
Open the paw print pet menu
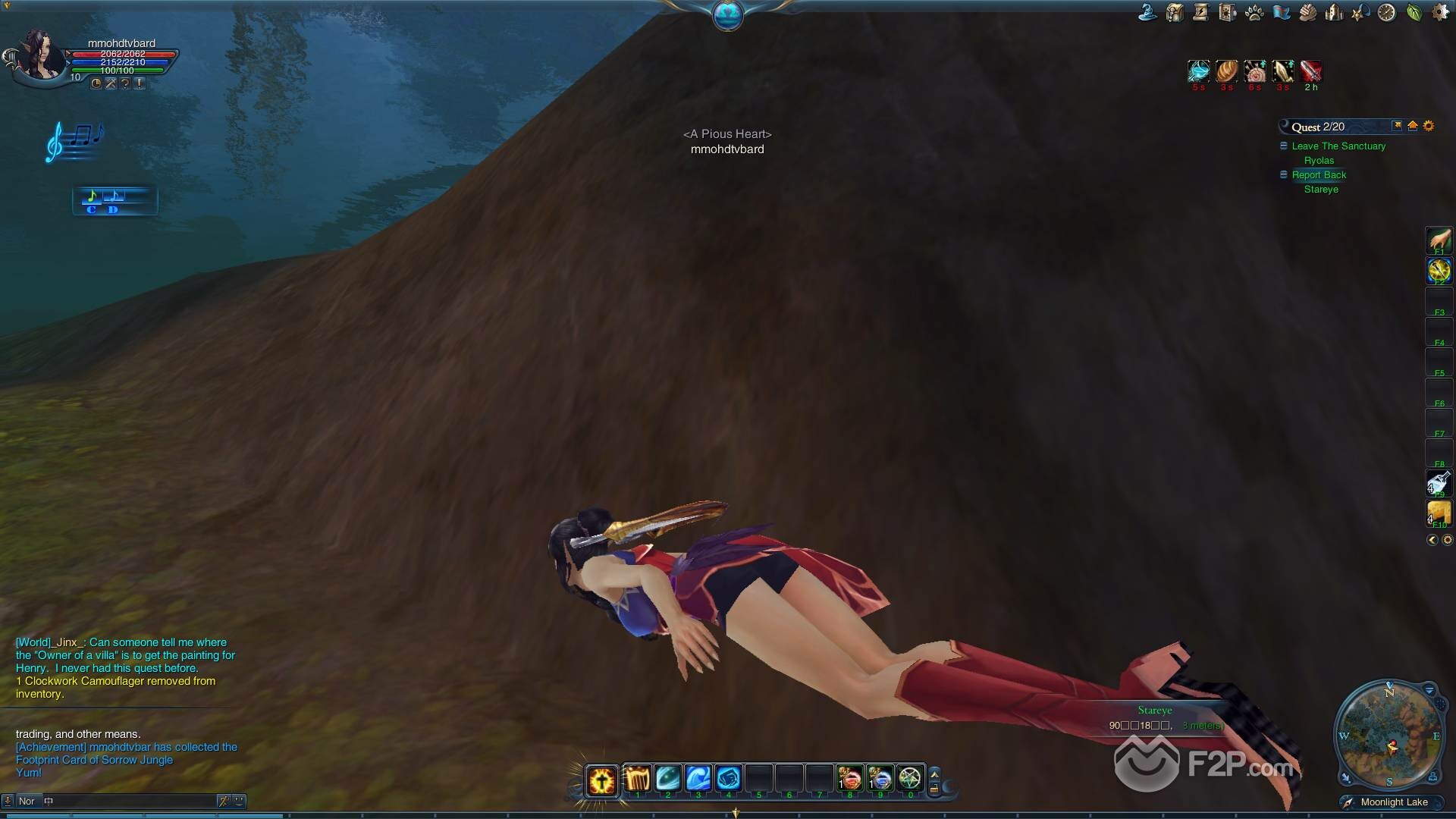coord(1254,13)
